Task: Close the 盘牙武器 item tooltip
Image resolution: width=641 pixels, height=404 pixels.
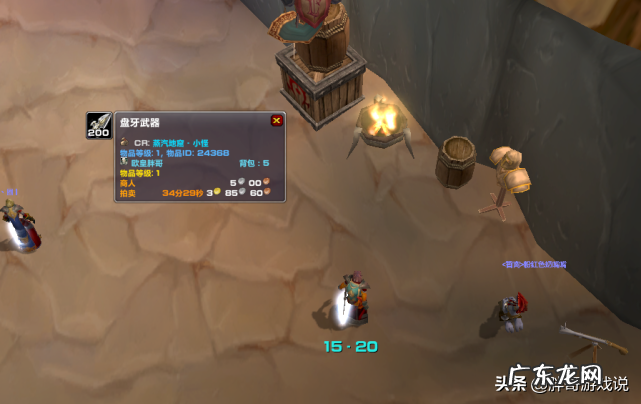Action: click(276, 121)
